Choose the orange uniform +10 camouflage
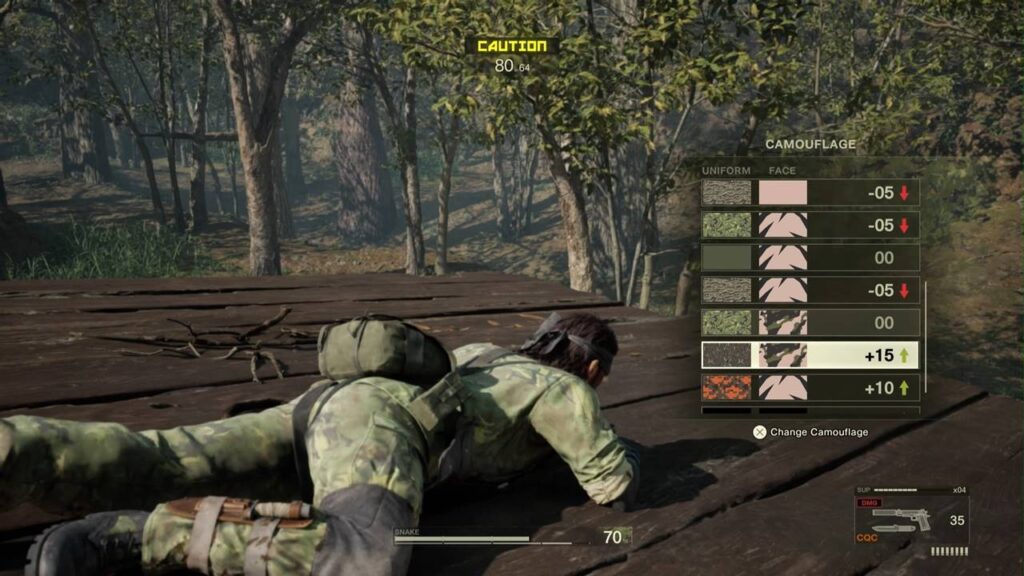 pyautogui.click(x=809, y=387)
